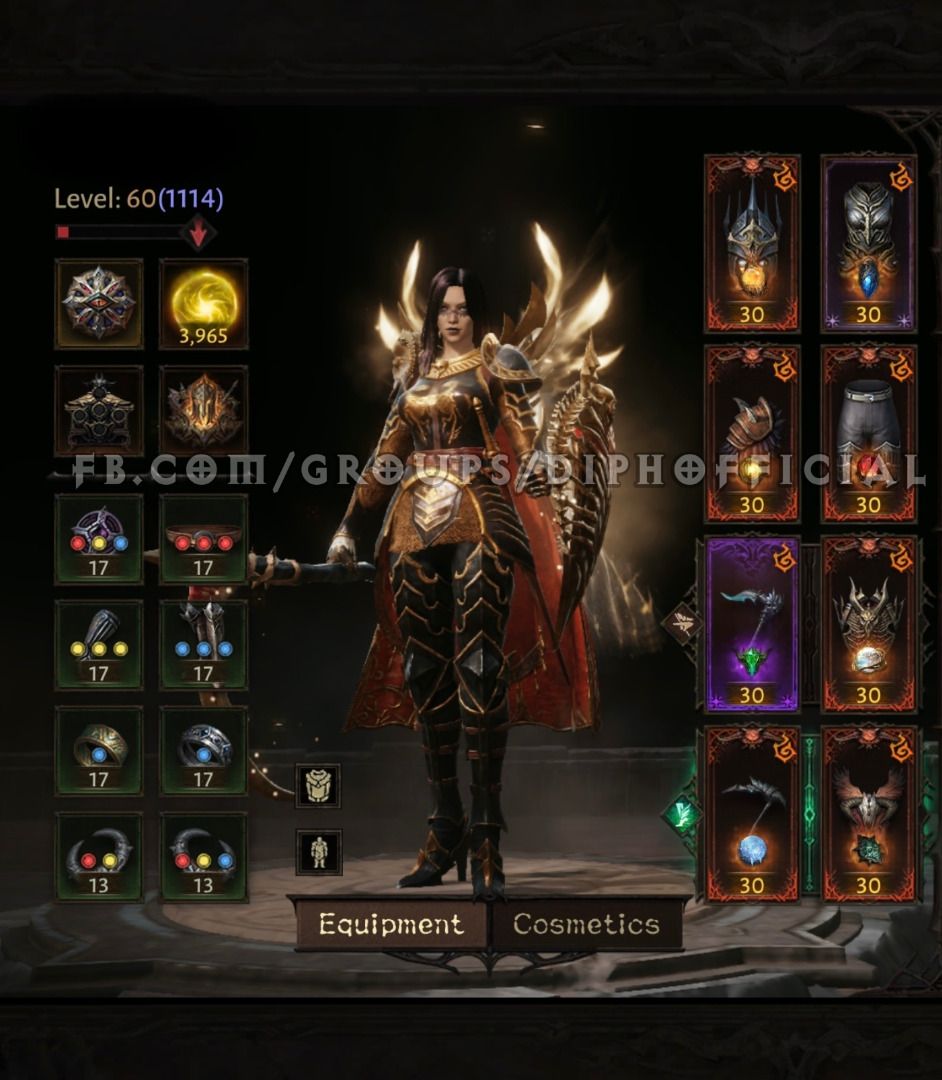This screenshot has width=942, height=1080.
Task: Select the horned off-hand with white gem
Action: 868,624
